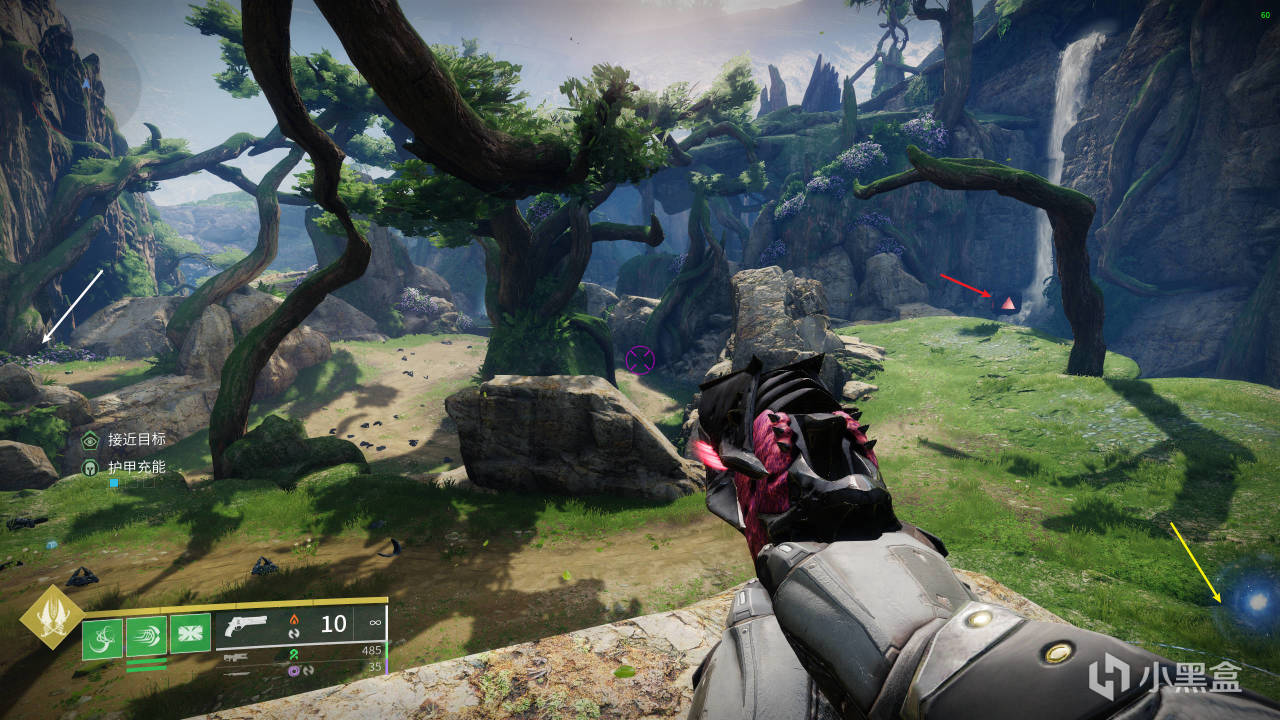Click the 接近目标 buff icon
This screenshot has height=720, width=1280.
pyautogui.click(x=91, y=439)
